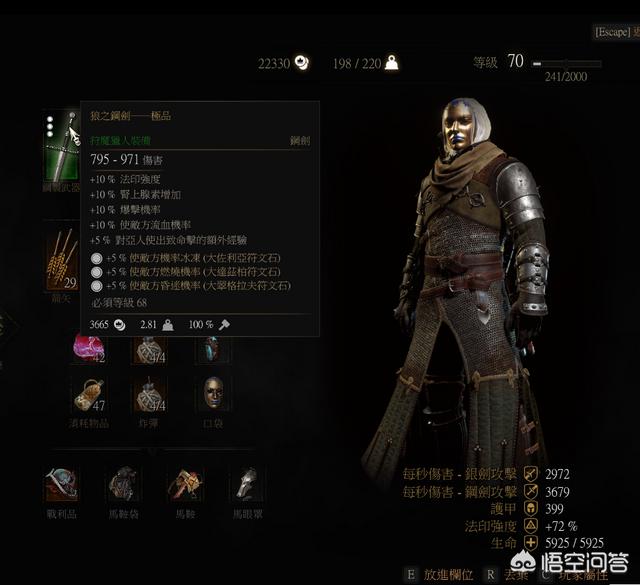Screen dimensions: 640x585
Task: Open the horse trophy slot
Action: (x=61, y=484)
